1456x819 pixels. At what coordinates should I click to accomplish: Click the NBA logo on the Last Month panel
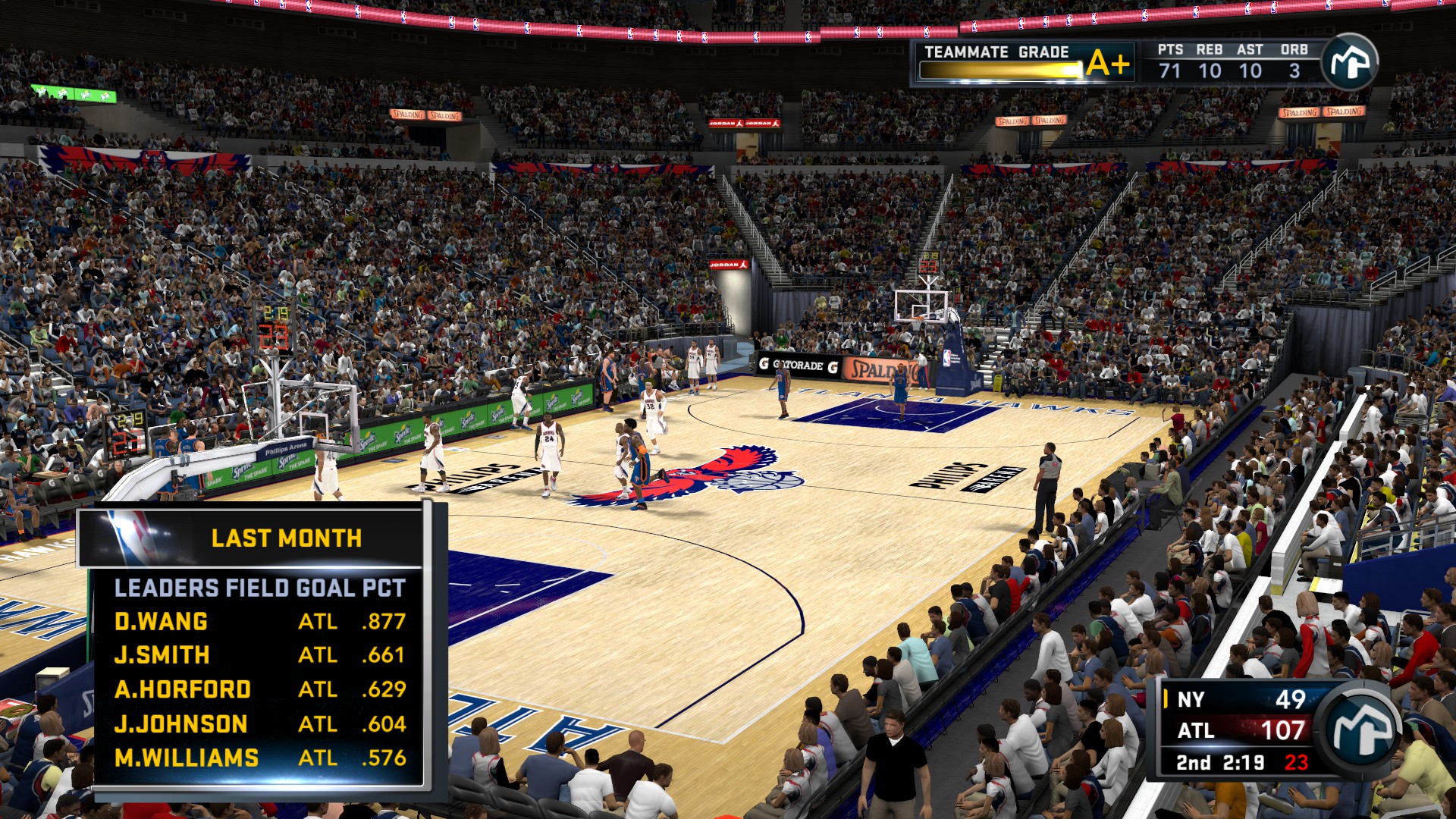pos(129,538)
